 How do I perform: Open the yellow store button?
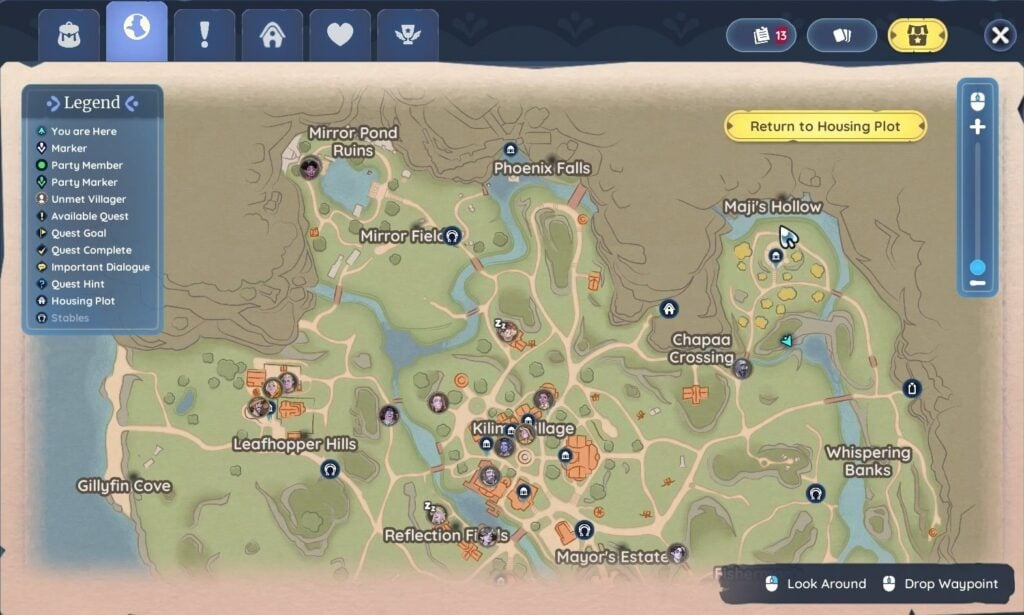tap(918, 36)
